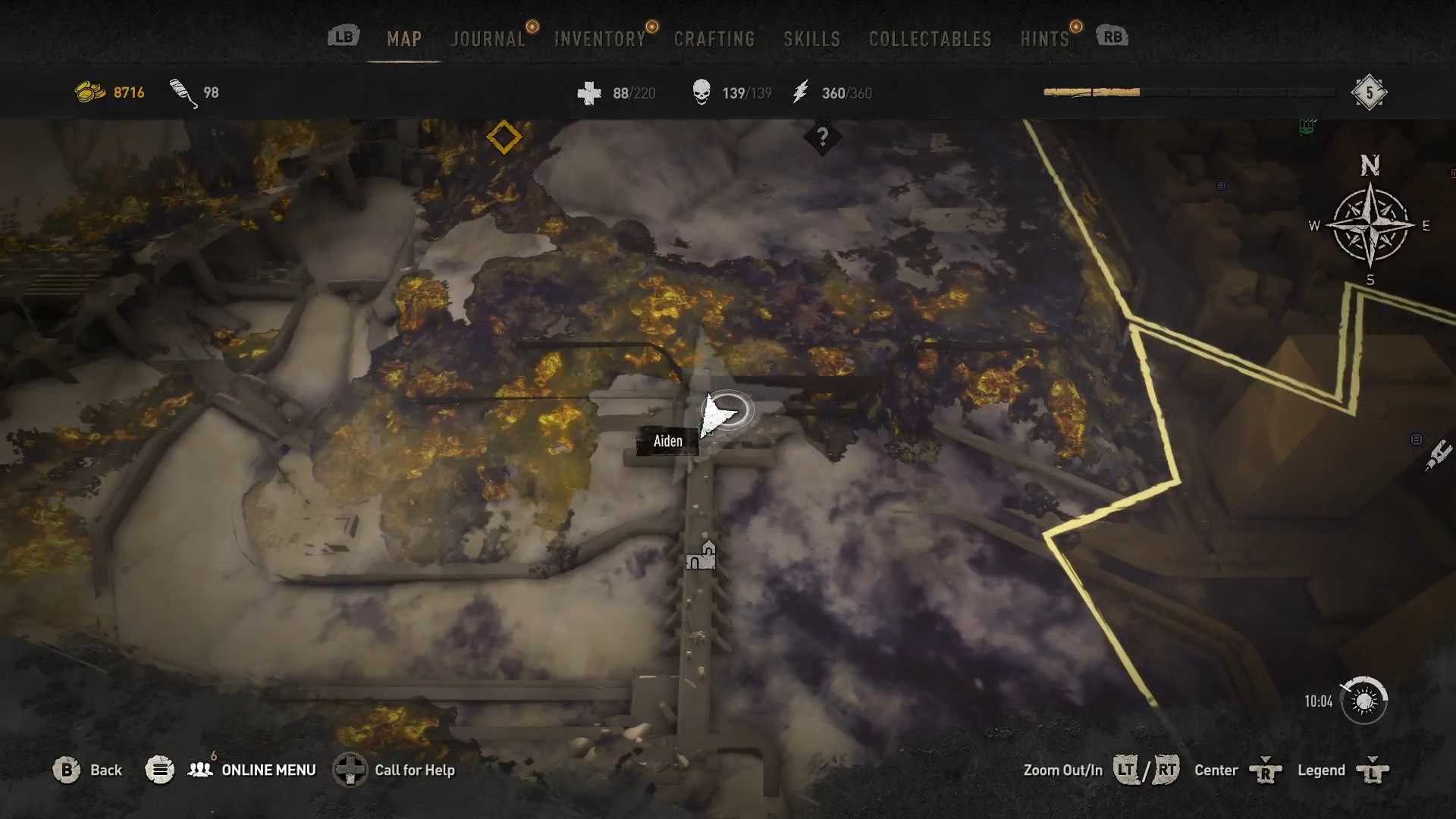Switch to the COLLECTABLES tab
Viewport: 1456px width, 819px height.
[x=930, y=38]
